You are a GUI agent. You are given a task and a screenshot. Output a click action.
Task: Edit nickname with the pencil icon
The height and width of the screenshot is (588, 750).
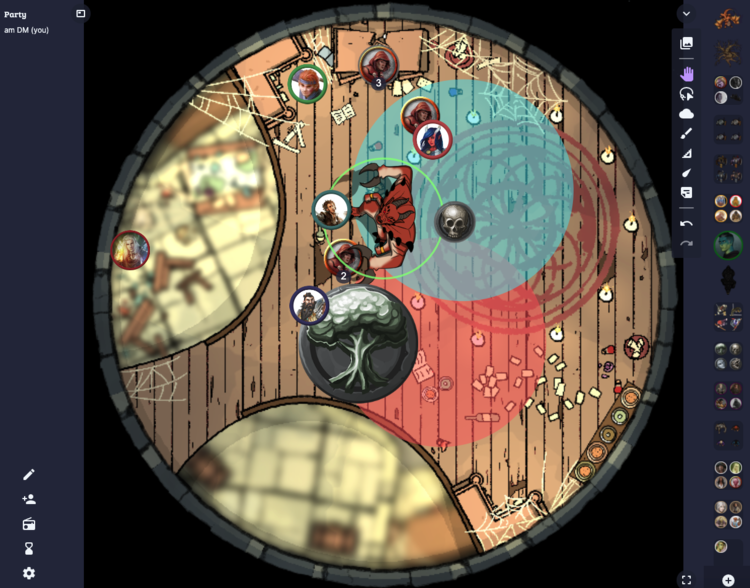click(x=29, y=474)
